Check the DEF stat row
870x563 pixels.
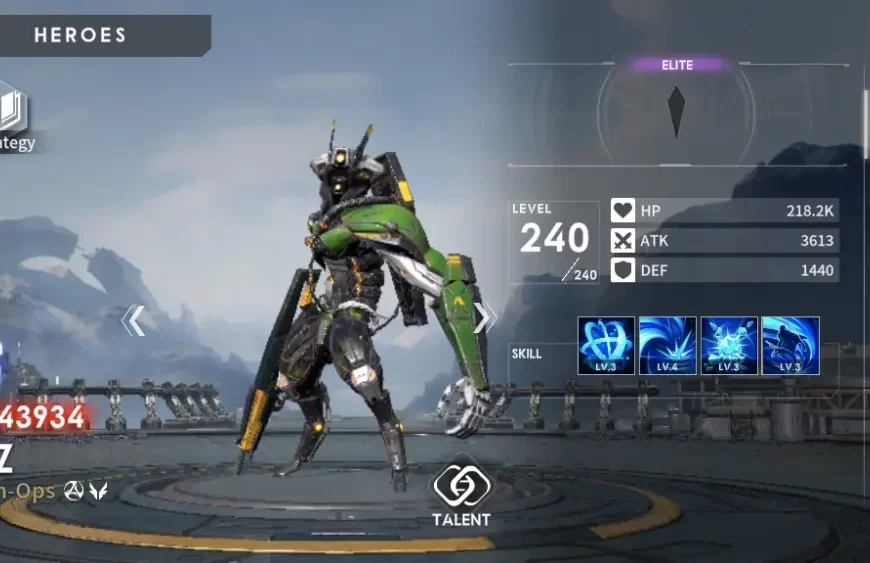click(724, 270)
